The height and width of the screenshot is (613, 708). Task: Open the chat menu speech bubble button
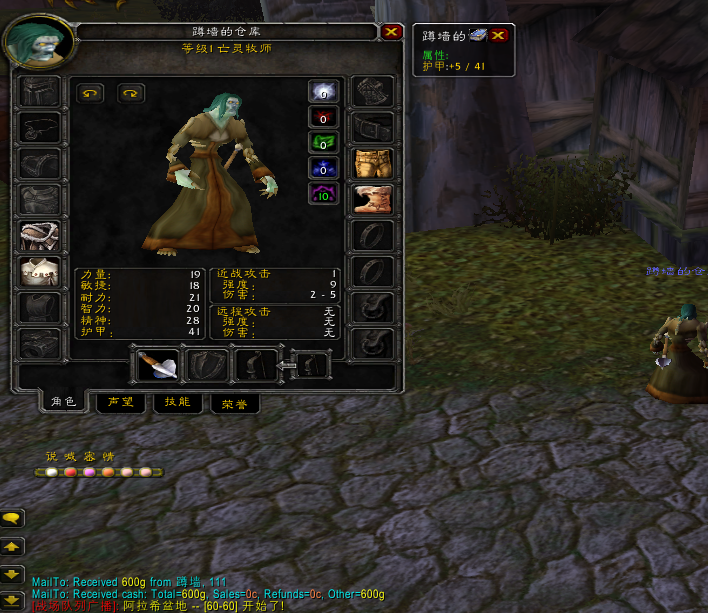pyautogui.click(x=13, y=518)
